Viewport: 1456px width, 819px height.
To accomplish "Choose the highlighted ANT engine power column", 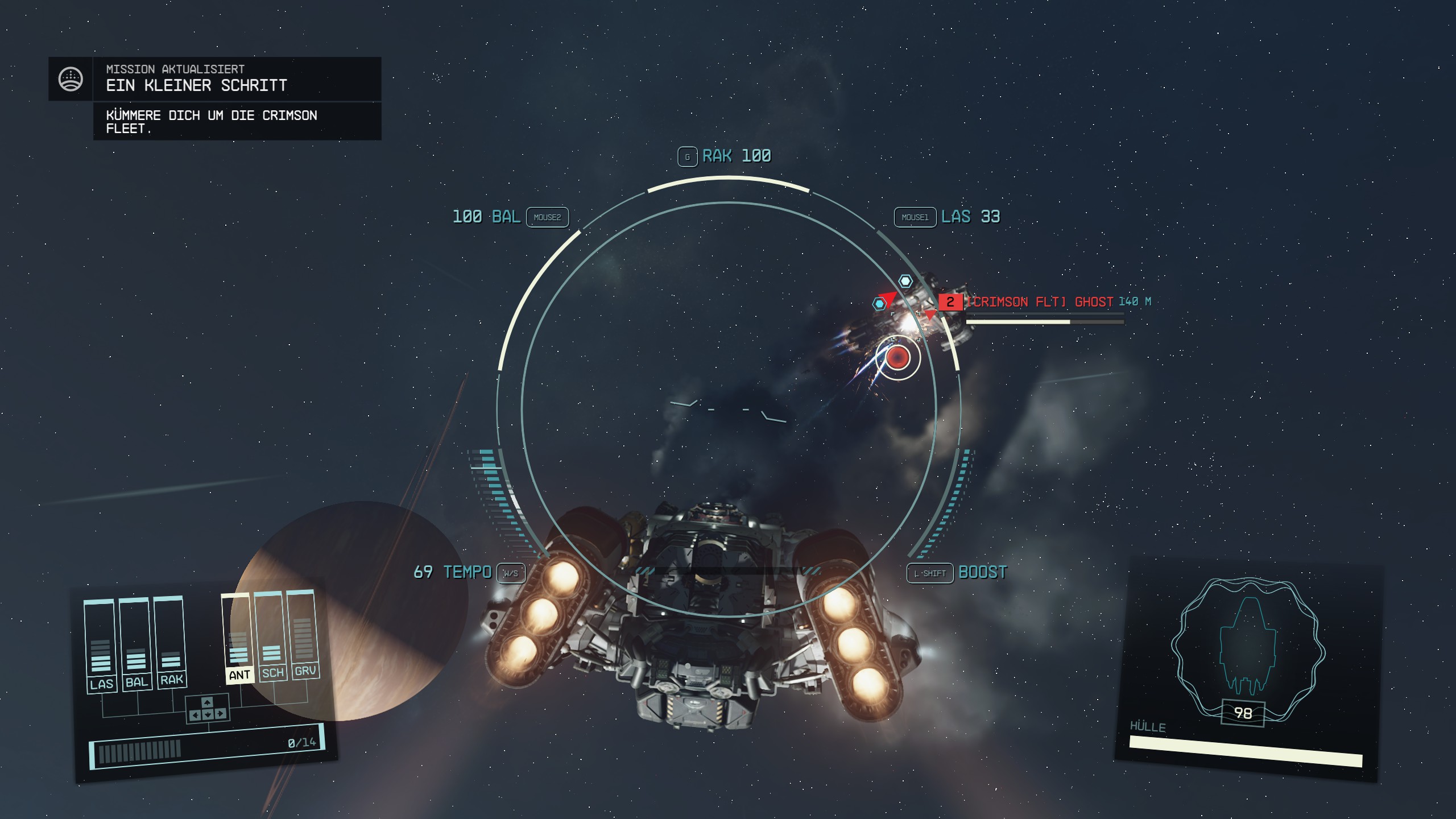I will pyautogui.click(x=238, y=638).
